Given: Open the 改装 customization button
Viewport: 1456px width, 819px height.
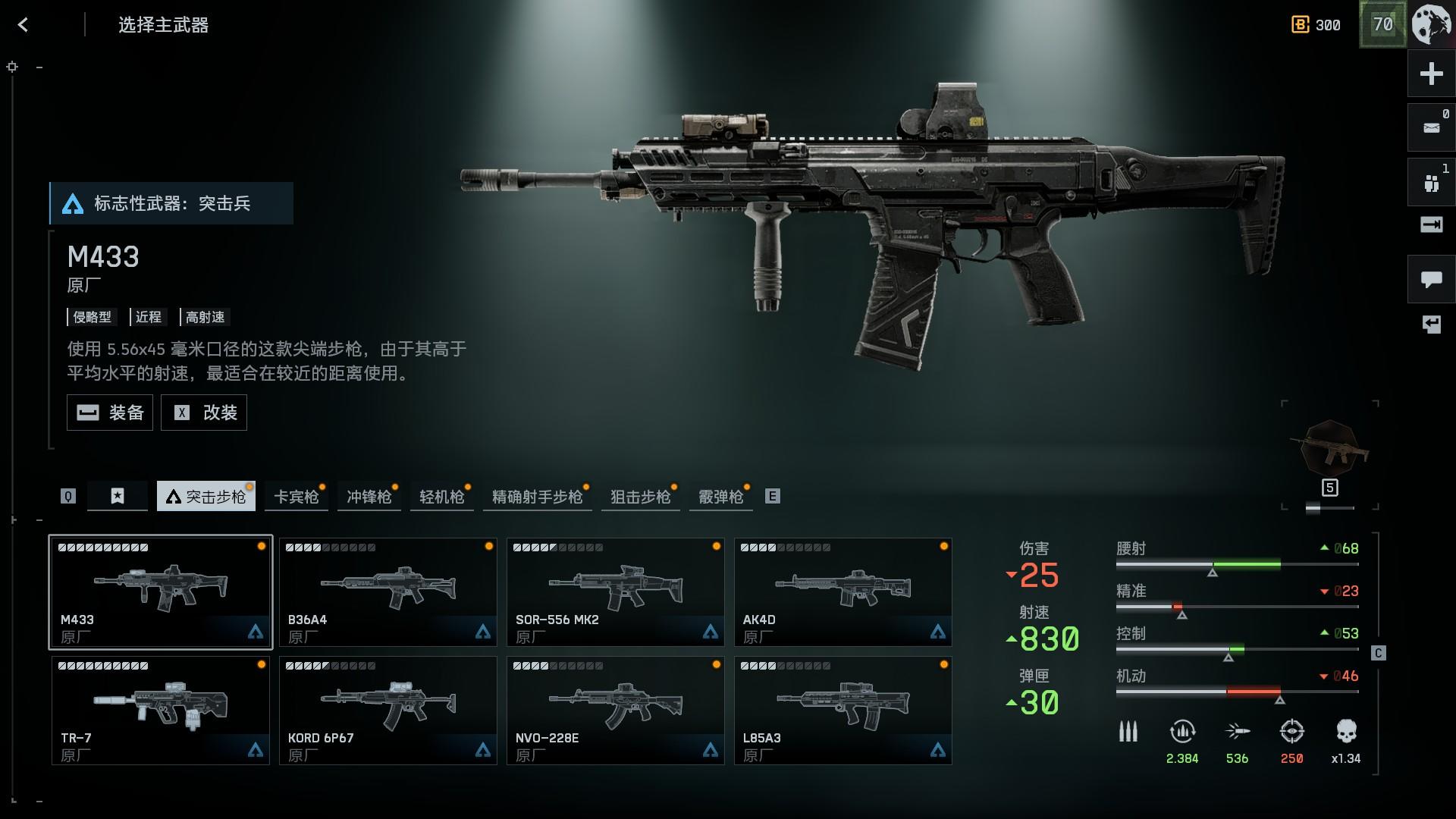Looking at the screenshot, I should click(204, 413).
